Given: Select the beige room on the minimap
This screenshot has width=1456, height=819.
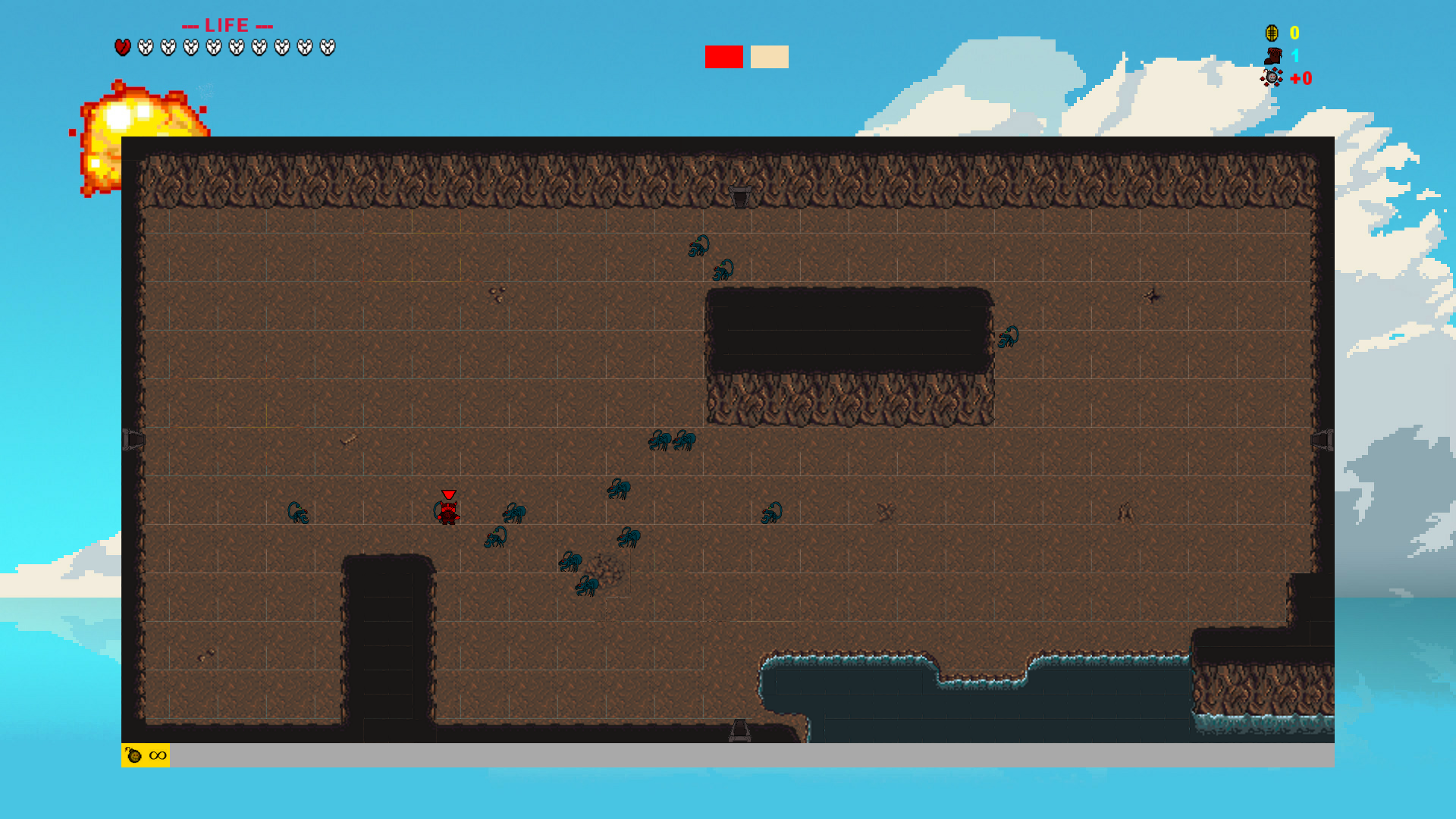Looking at the screenshot, I should (x=769, y=57).
